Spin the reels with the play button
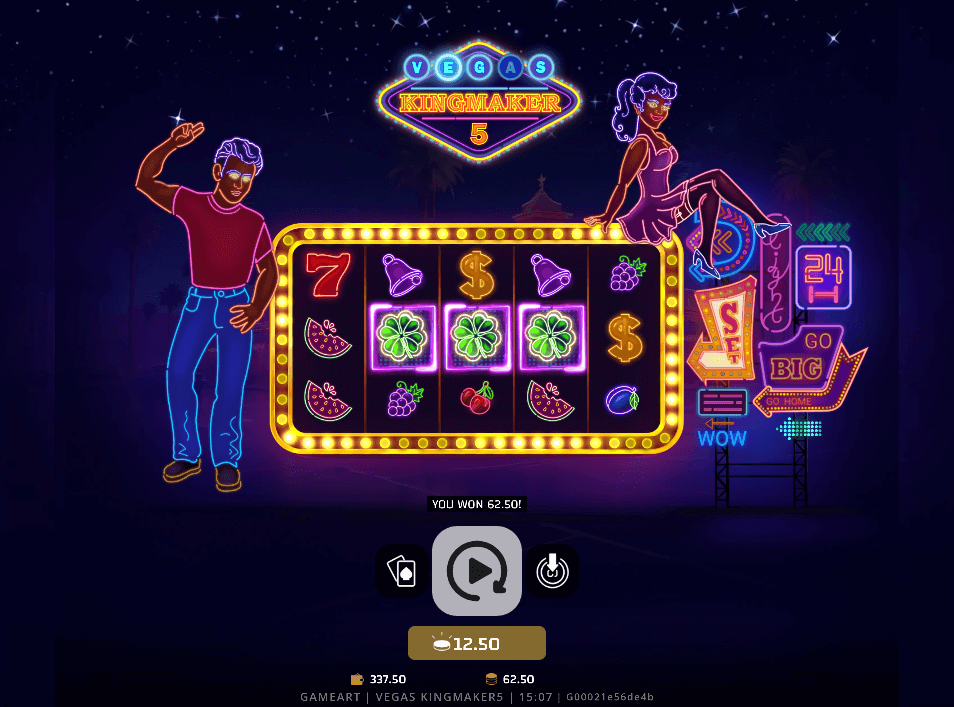Viewport: 954px width, 707px height. pyautogui.click(x=477, y=571)
